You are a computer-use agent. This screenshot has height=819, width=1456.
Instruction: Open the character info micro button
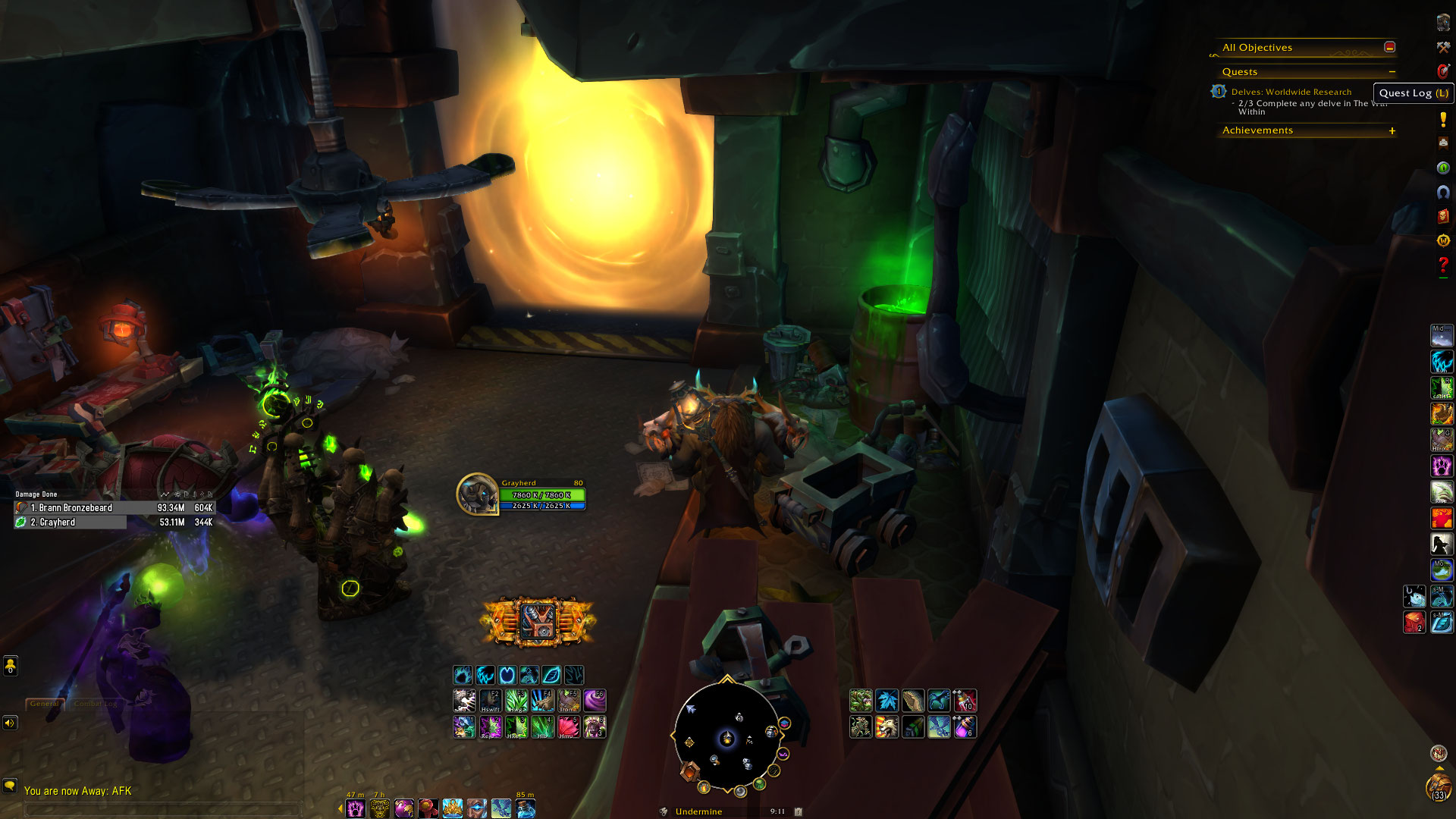(x=1442, y=23)
